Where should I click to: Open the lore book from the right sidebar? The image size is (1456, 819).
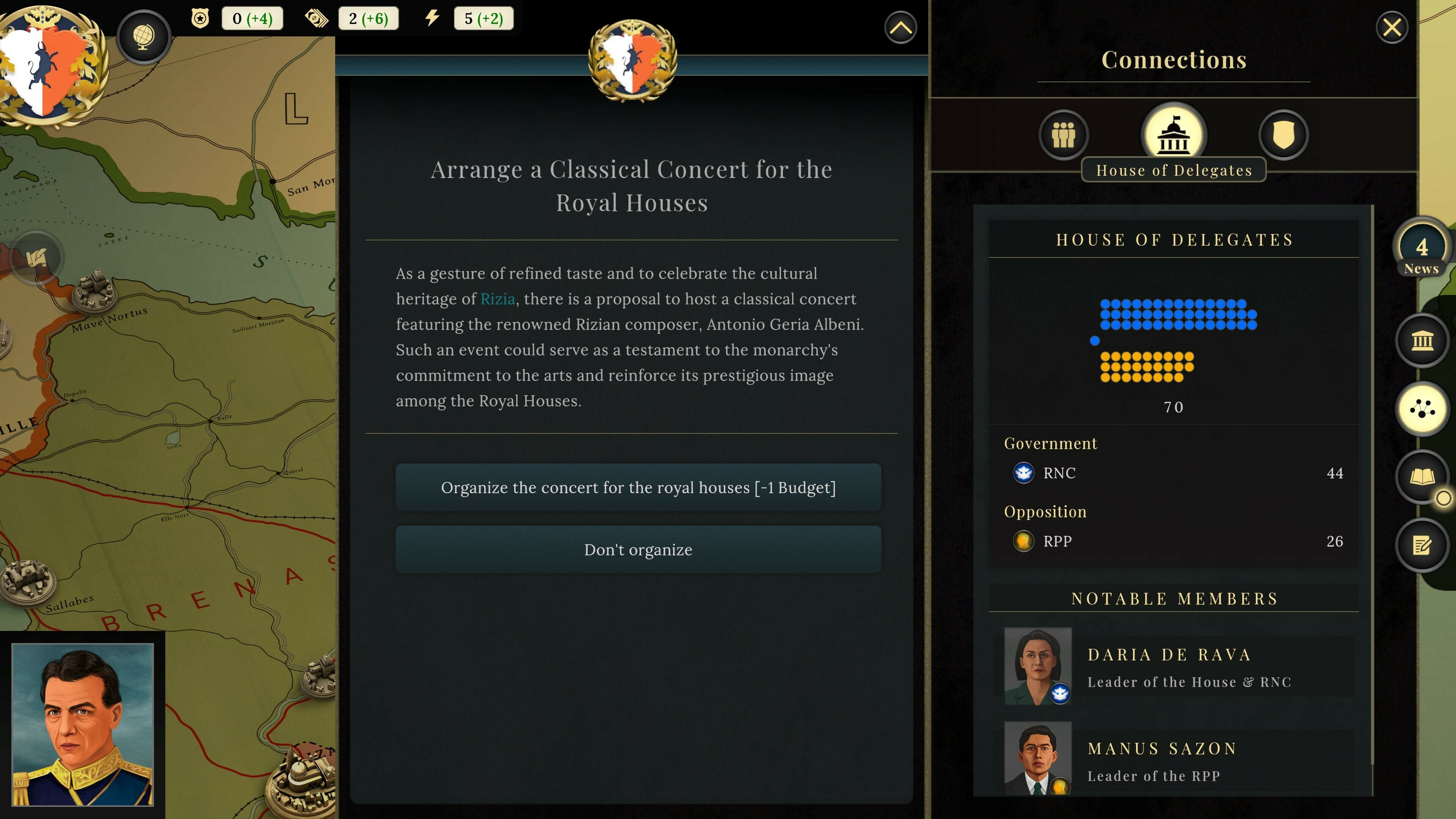pyautogui.click(x=1423, y=478)
